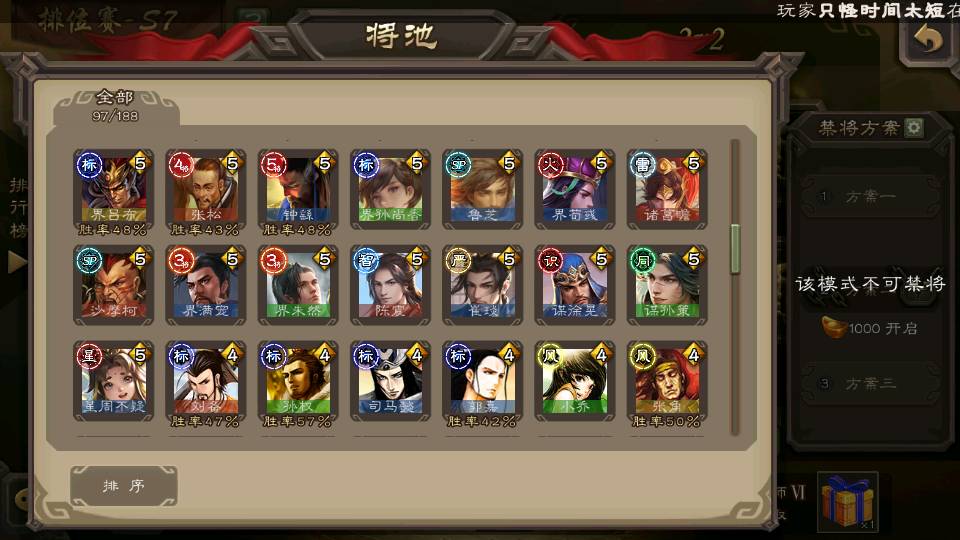Select the 陈震 general card
The image size is (960, 540).
coord(390,285)
